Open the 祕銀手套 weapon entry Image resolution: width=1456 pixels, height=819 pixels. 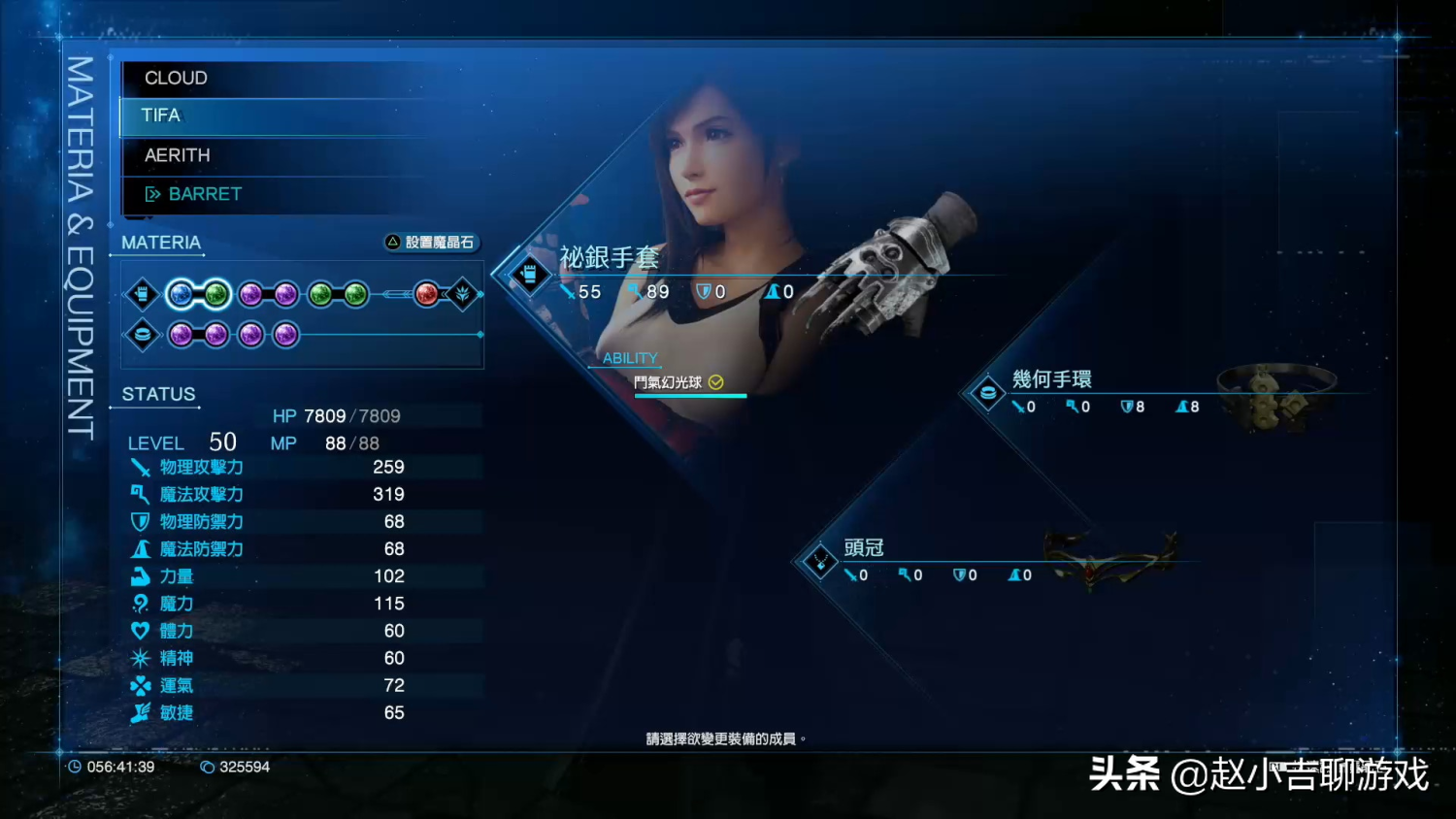coord(610,256)
